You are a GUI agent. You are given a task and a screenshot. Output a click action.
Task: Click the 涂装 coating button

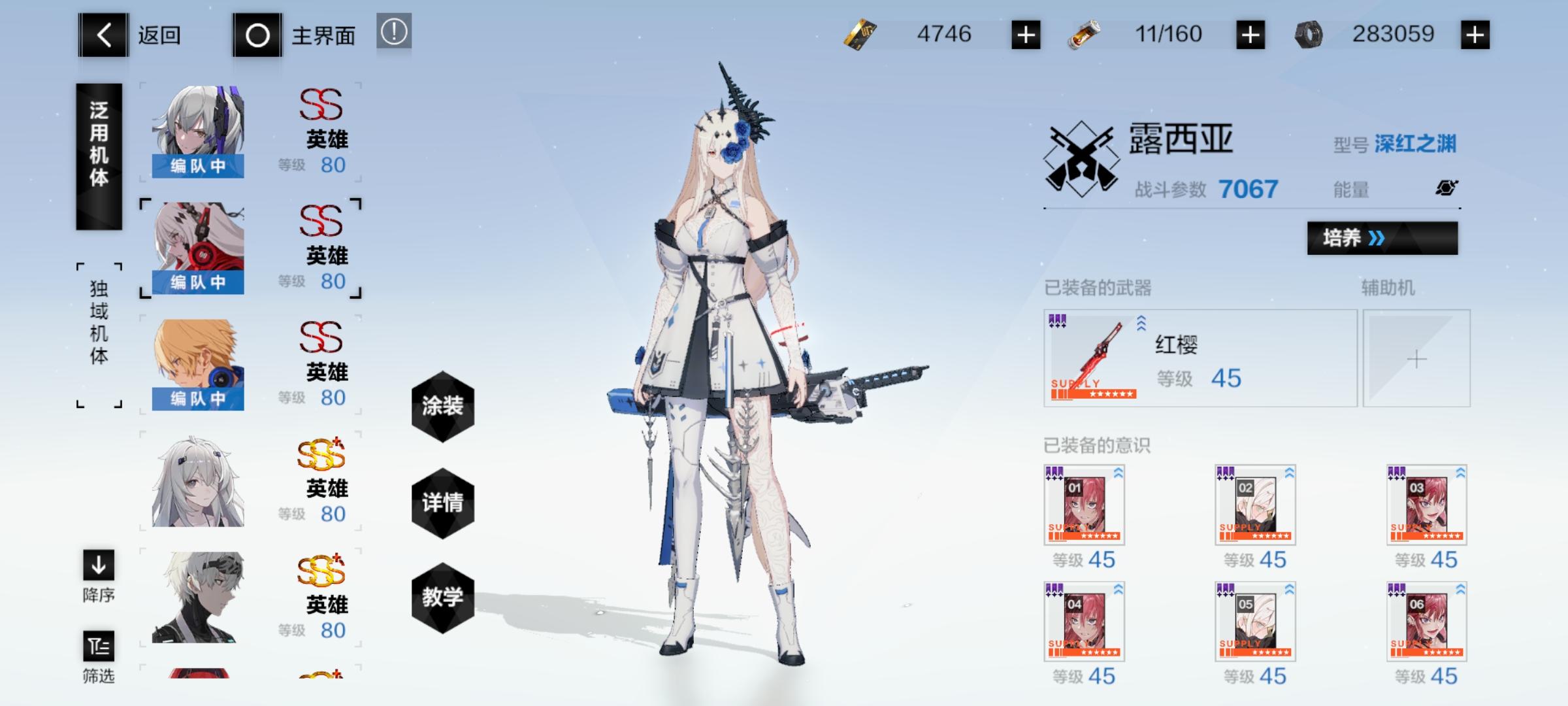pyautogui.click(x=443, y=407)
